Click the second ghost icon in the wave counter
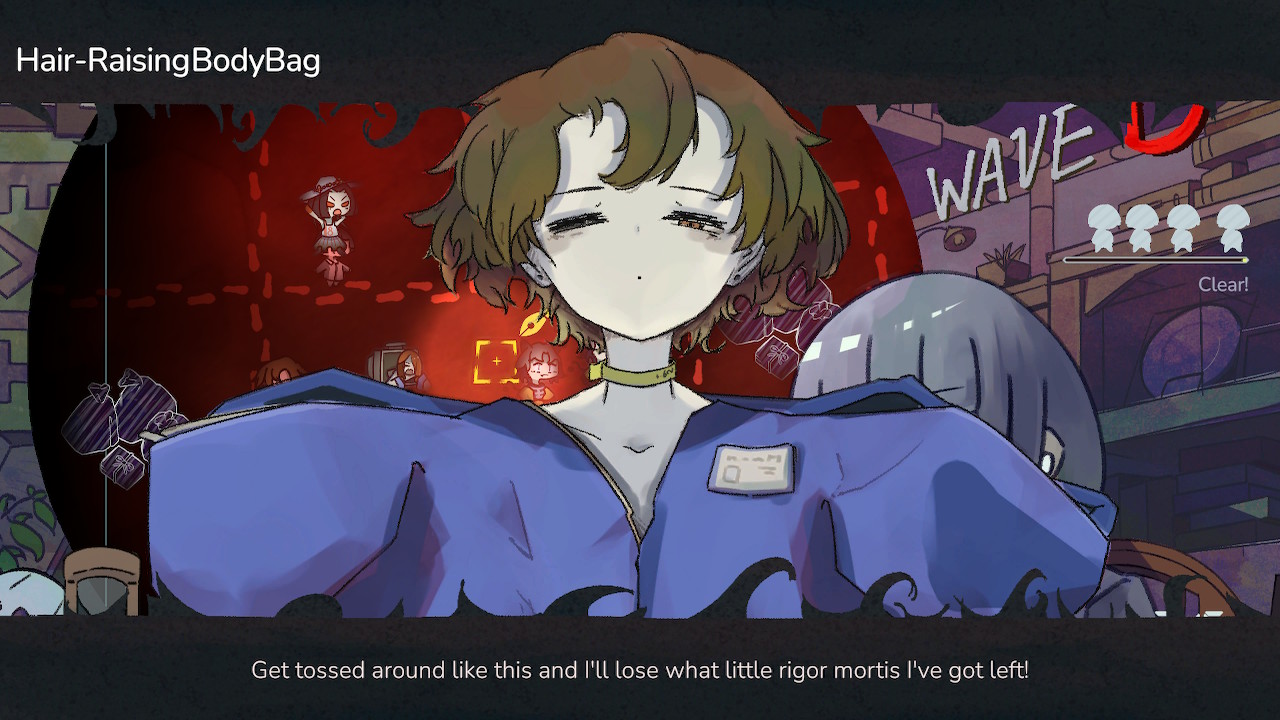1280x720 pixels. coord(1140,228)
